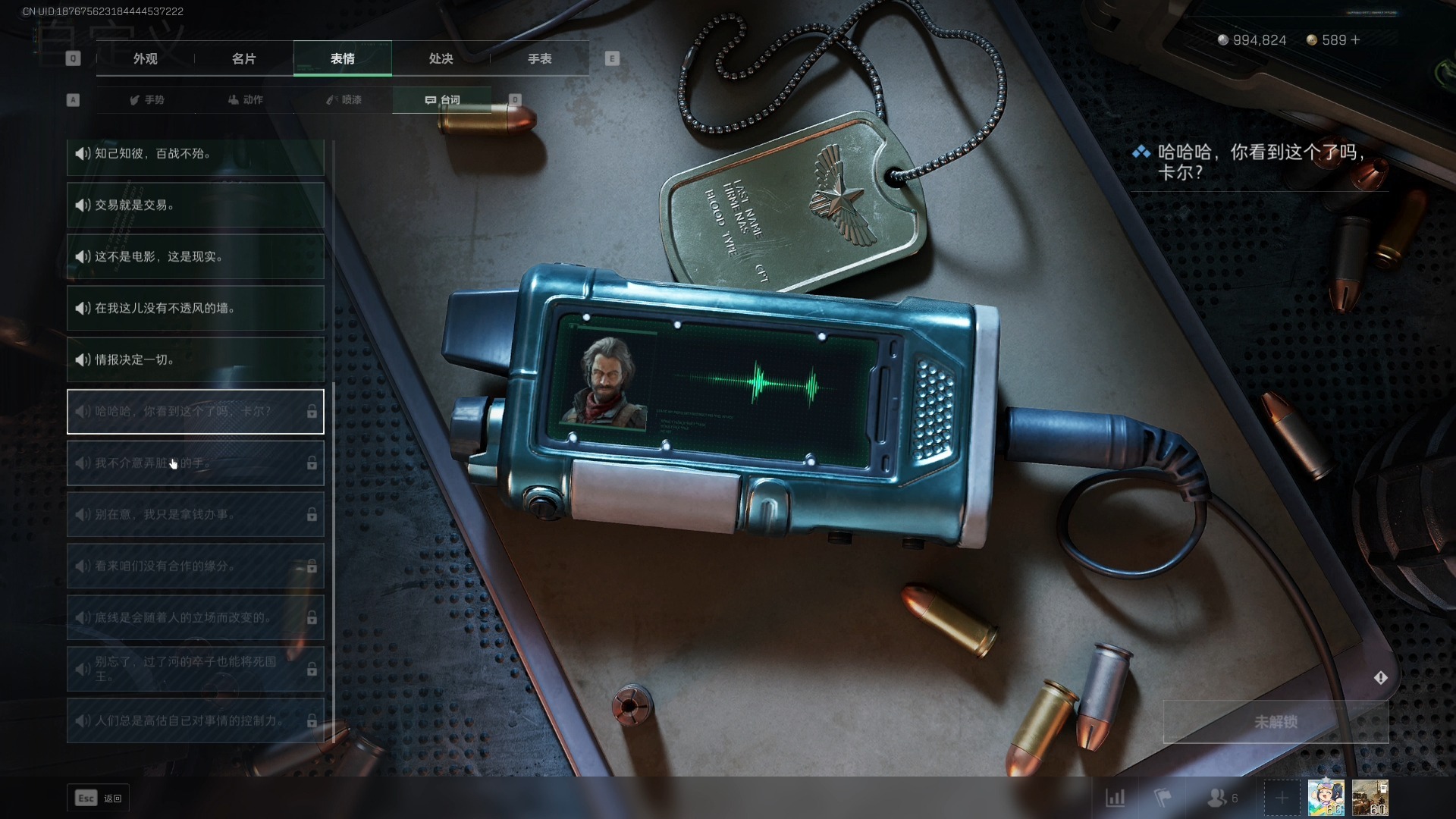
Task: Show the 手势 sub-category
Action: click(x=147, y=99)
